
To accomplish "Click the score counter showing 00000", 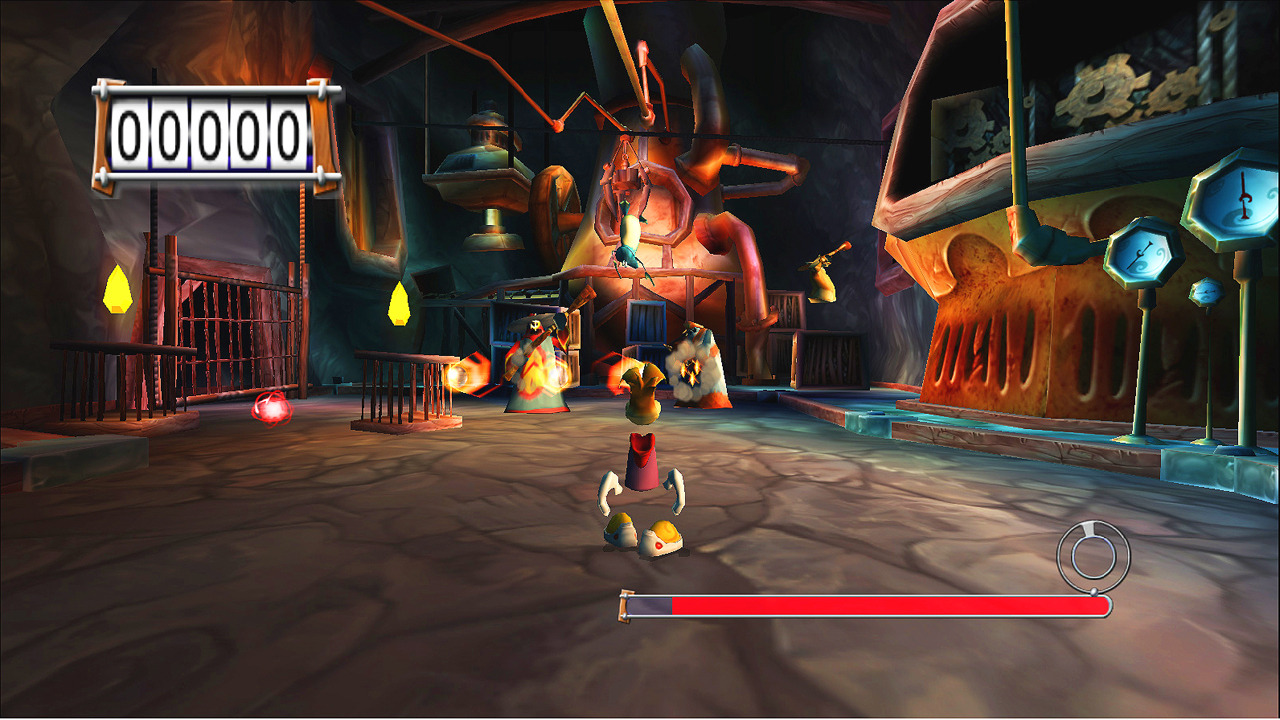I will (x=210, y=132).
